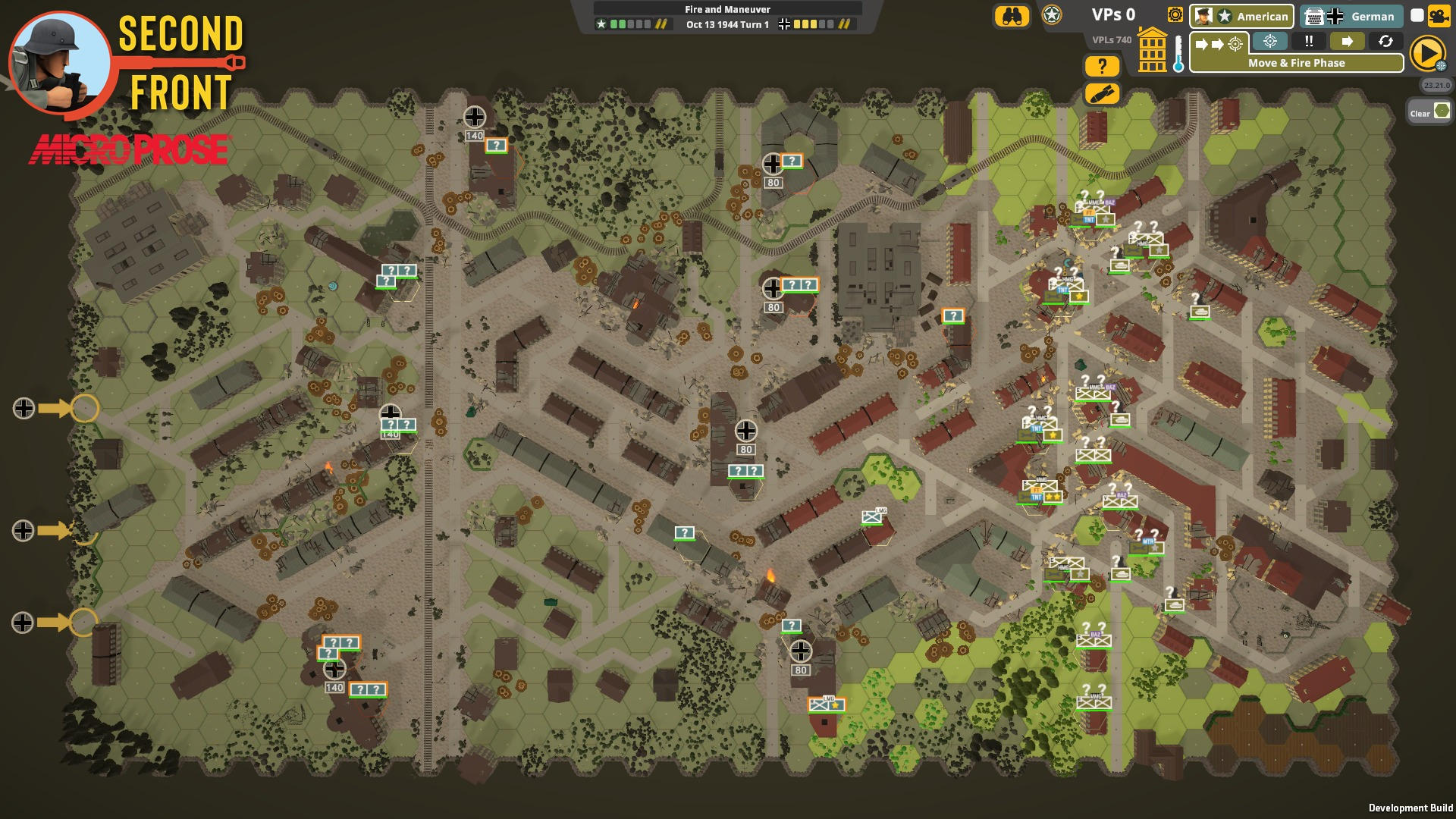This screenshot has height=819, width=1456.
Task: Click the round American star emblem
Action: point(1052,16)
